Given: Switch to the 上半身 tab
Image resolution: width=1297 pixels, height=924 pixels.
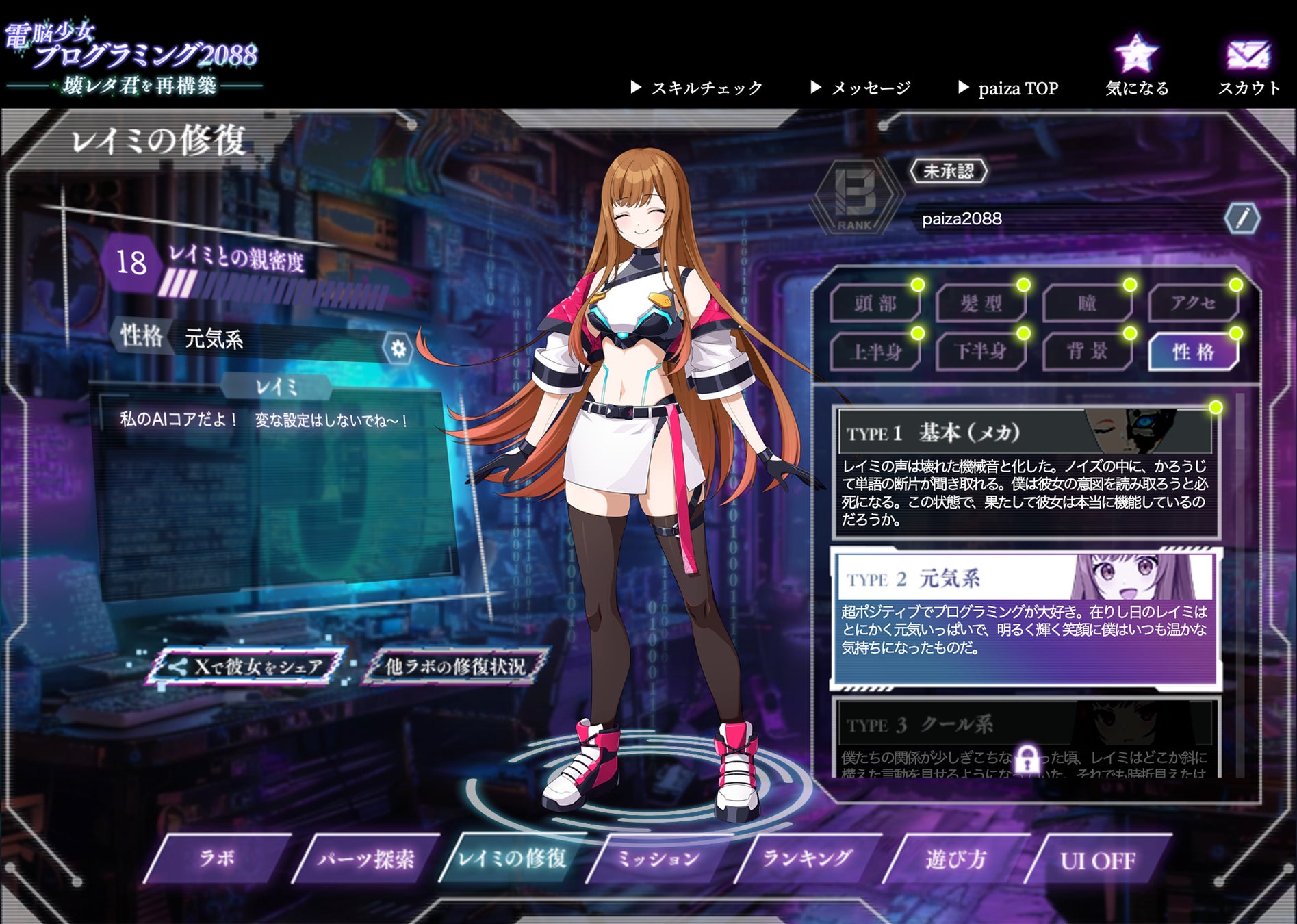Looking at the screenshot, I should (x=875, y=352).
